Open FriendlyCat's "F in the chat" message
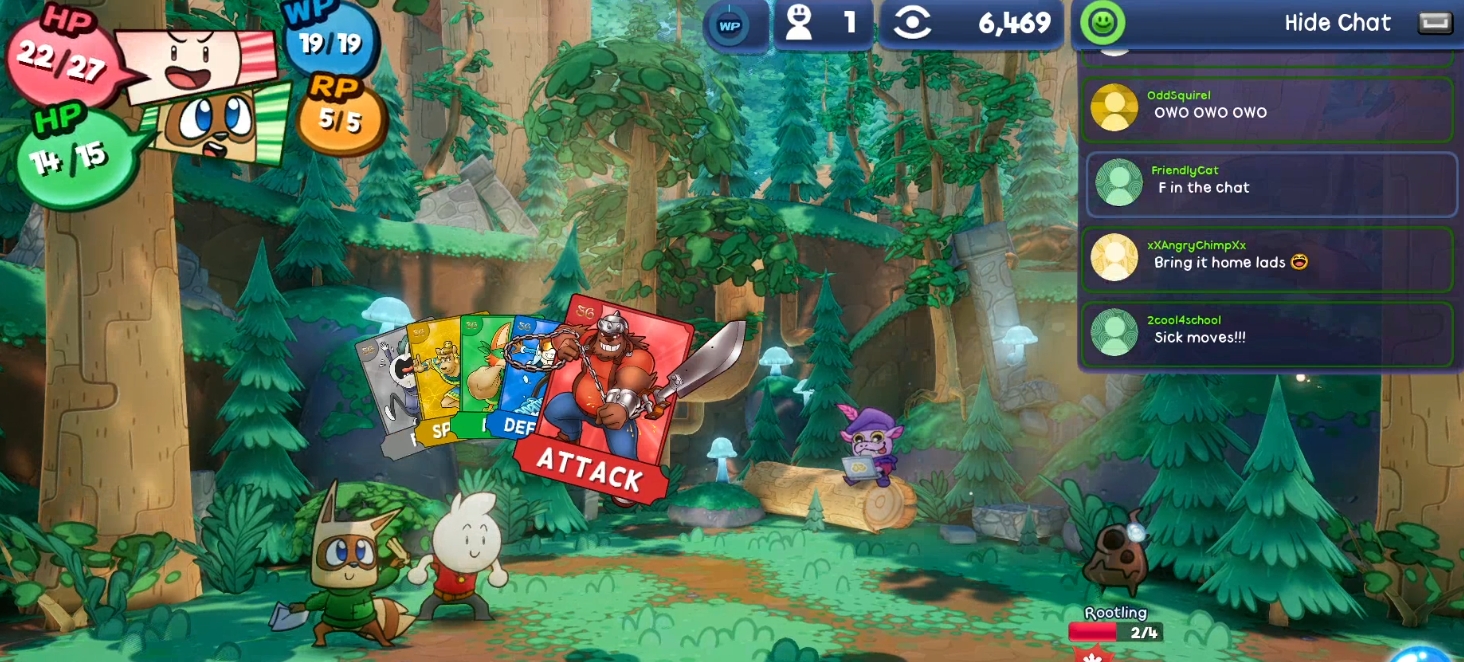This screenshot has height=662, width=1464. 1271,184
